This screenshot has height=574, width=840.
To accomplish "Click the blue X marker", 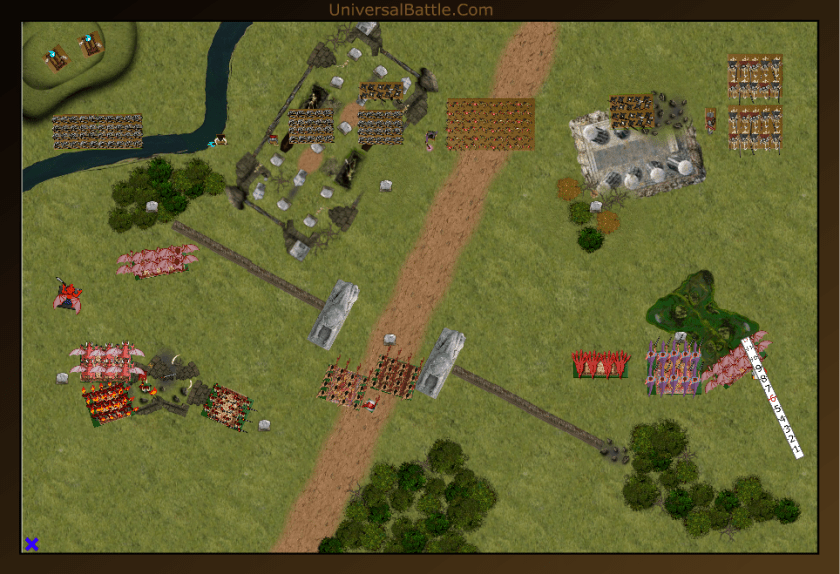I will click(x=32, y=544).
